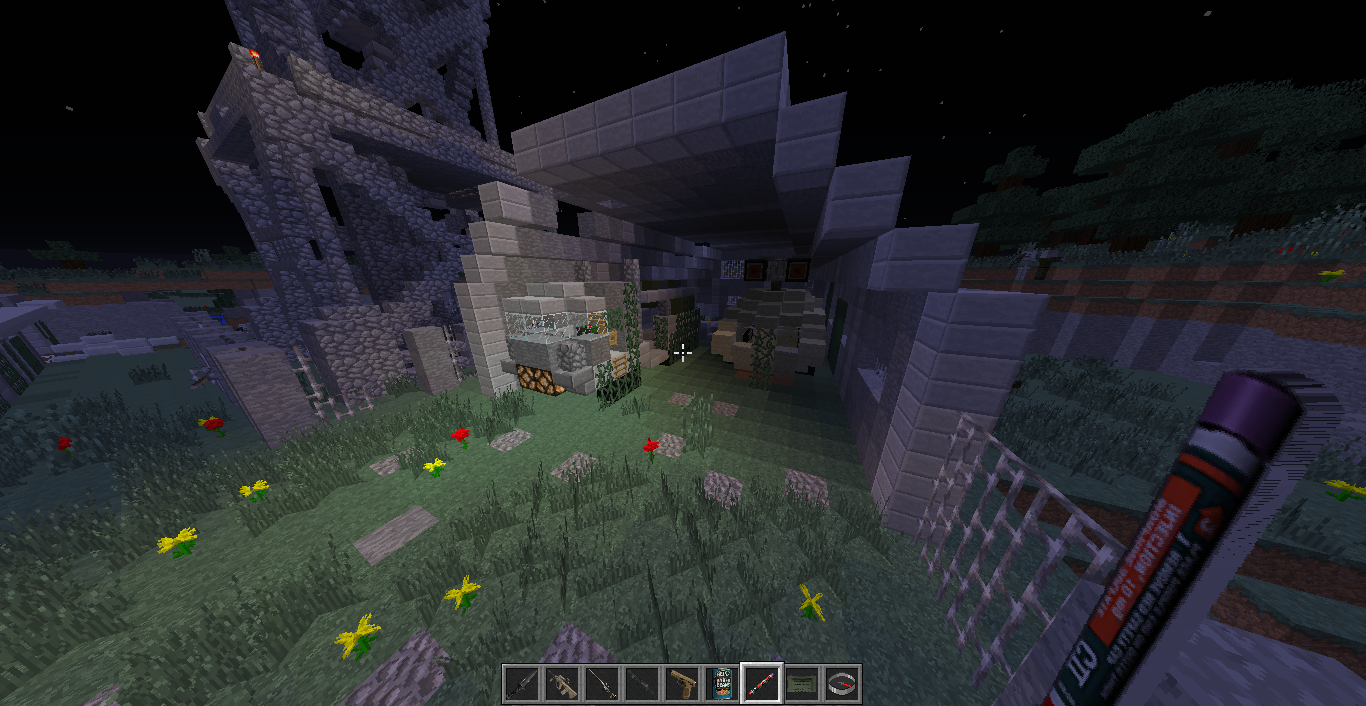
Task: Choose the compass in the hotbar
Action: coord(842,684)
